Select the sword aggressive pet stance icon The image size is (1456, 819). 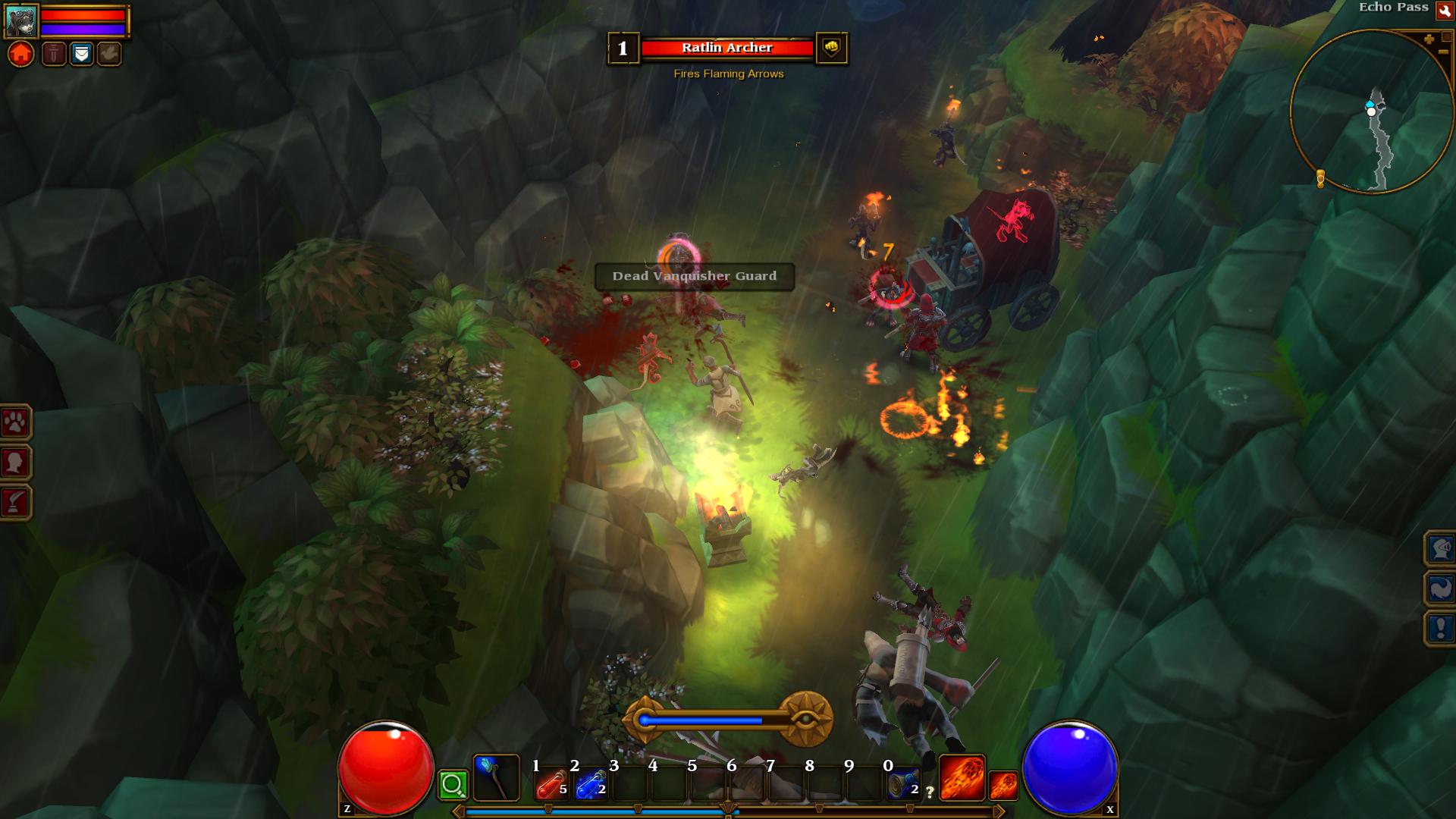coord(54,54)
